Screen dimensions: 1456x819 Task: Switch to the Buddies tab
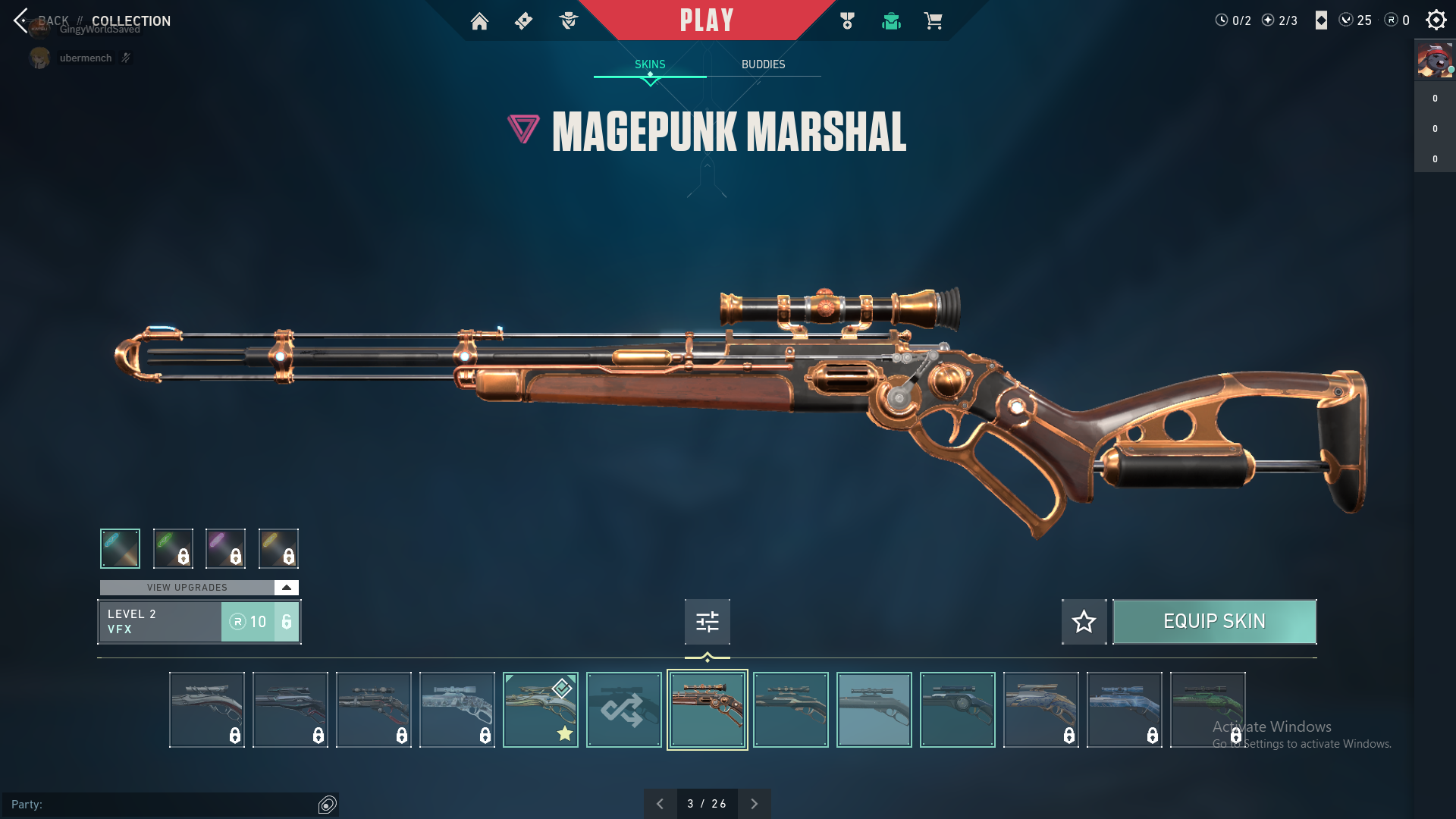[x=763, y=64]
